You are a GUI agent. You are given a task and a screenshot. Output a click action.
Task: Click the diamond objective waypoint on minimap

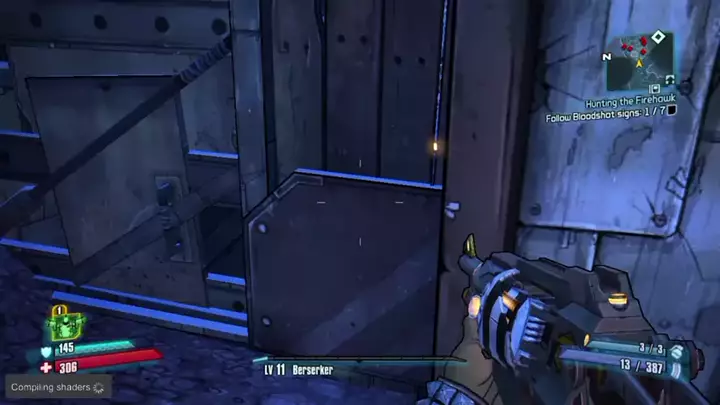click(x=657, y=37)
